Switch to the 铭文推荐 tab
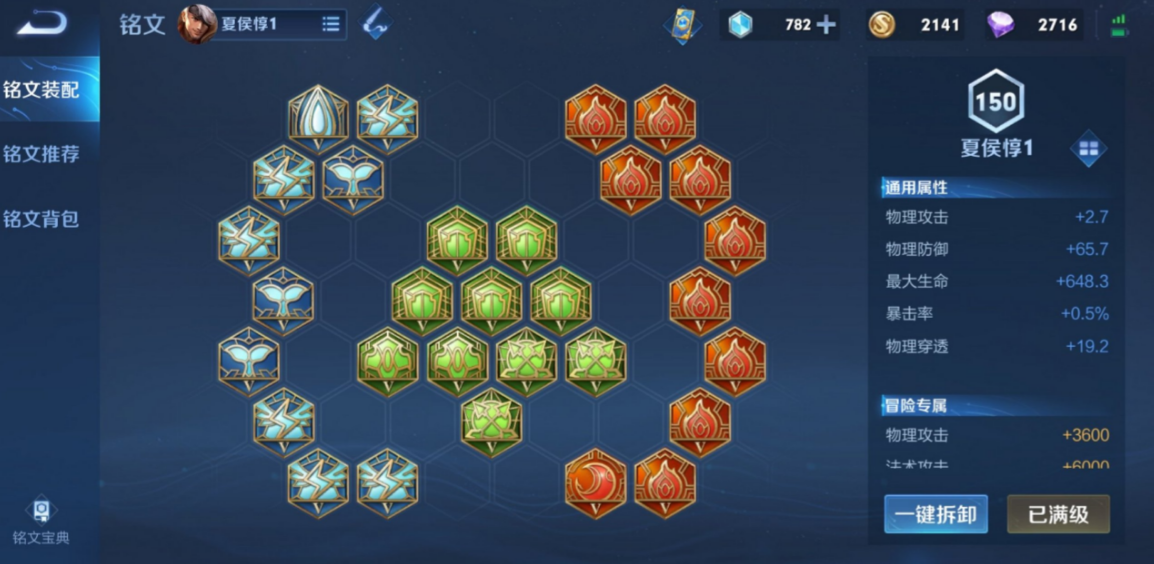Viewport: 1154px width, 564px height. tap(42, 154)
